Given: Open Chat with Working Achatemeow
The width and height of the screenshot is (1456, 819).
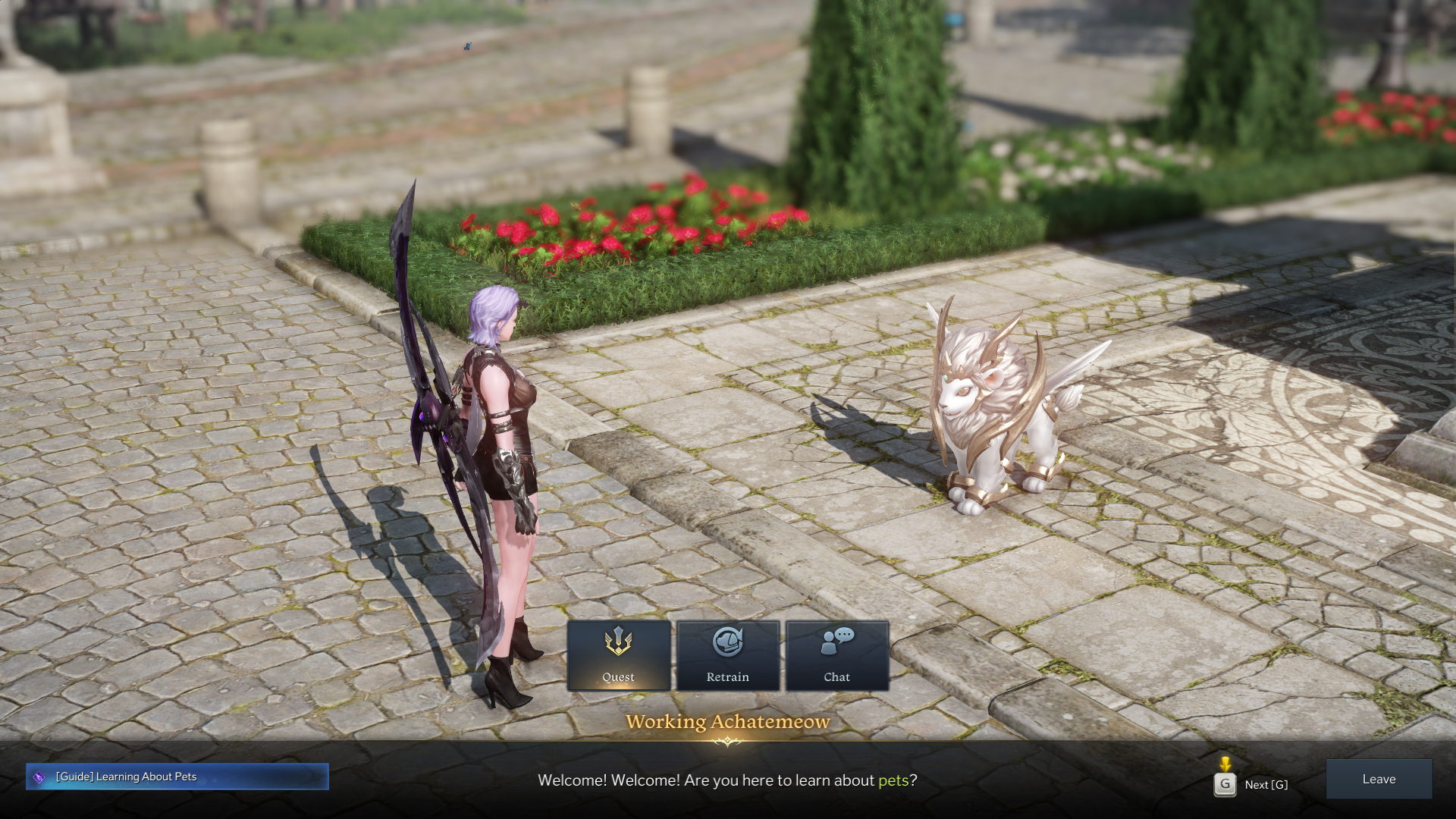Looking at the screenshot, I should tap(836, 656).
